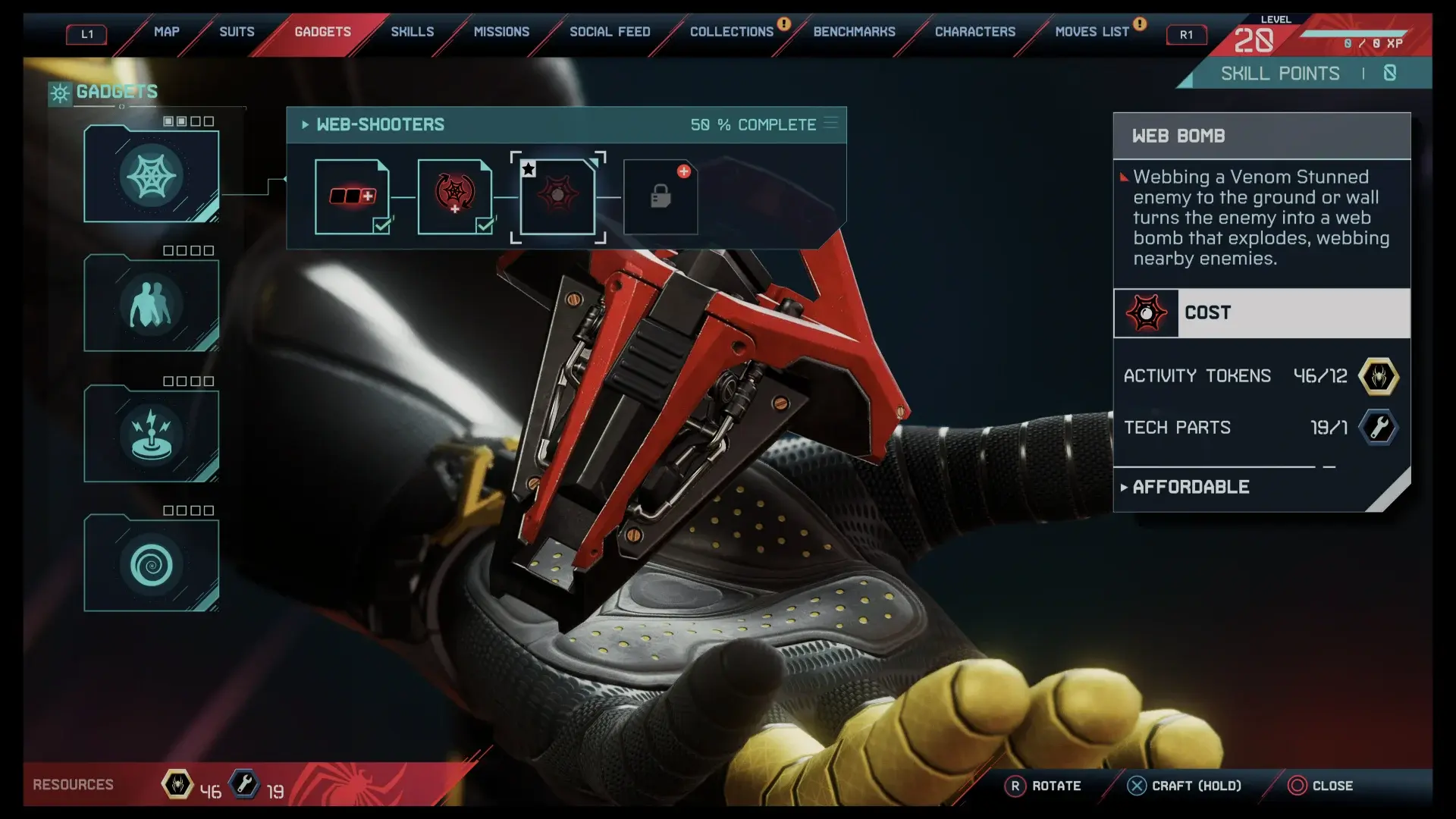Image resolution: width=1456 pixels, height=819 pixels.
Task: Go to the Skills tab
Action: [412, 32]
